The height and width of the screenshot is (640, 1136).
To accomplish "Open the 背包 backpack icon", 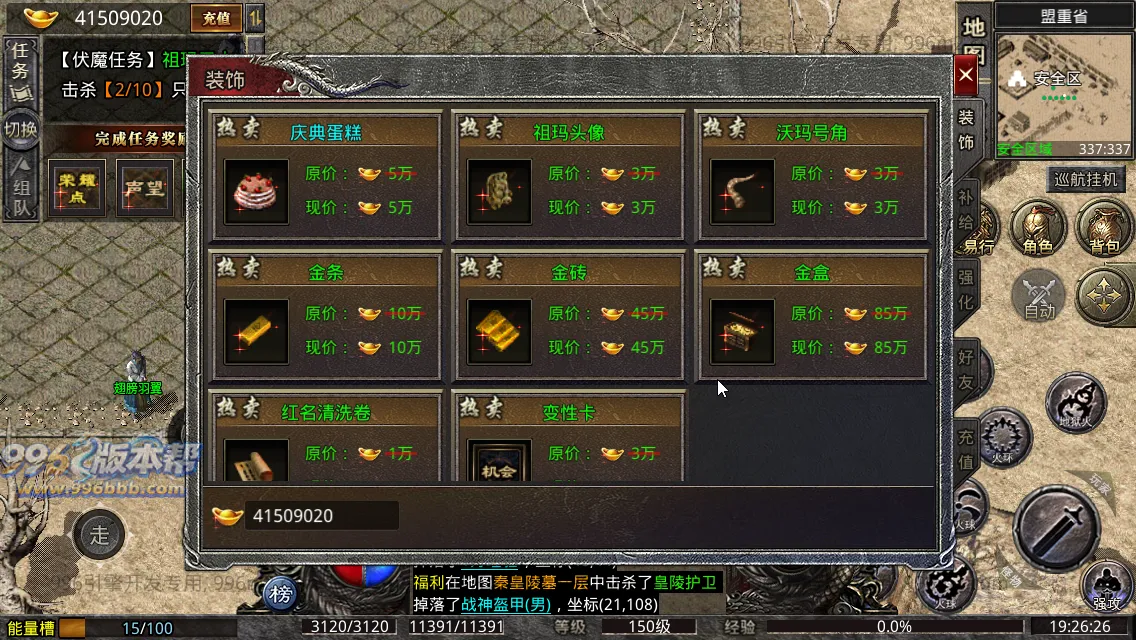I will tap(1103, 228).
